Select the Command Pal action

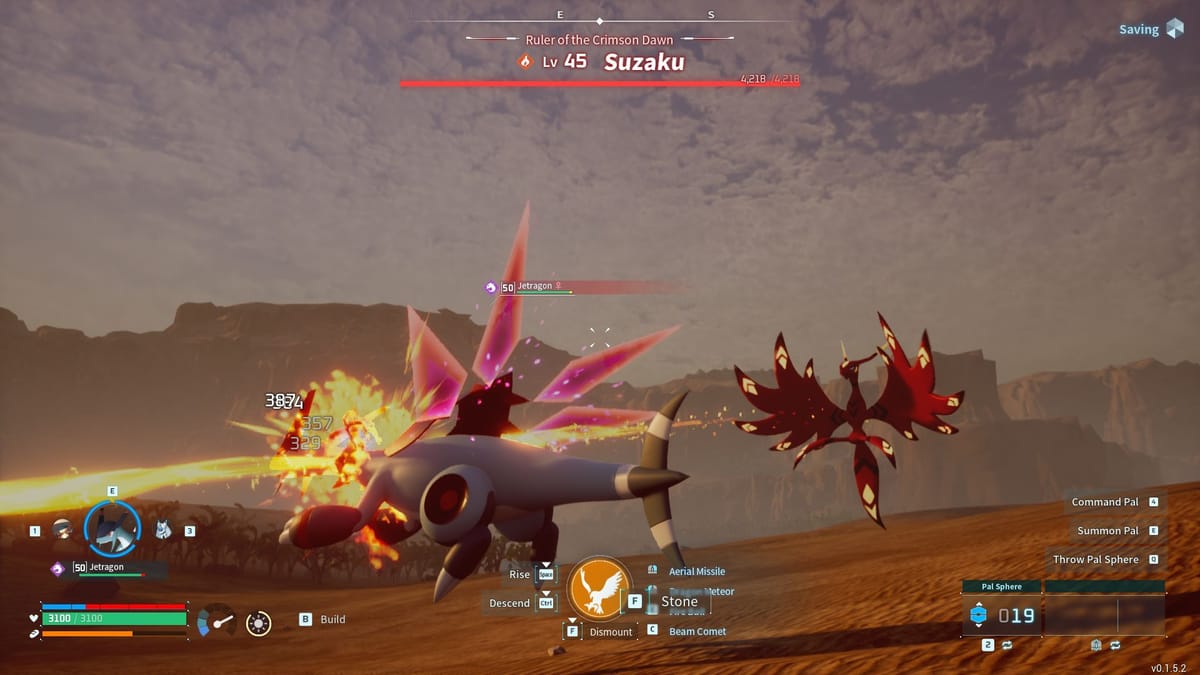coord(1105,502)
